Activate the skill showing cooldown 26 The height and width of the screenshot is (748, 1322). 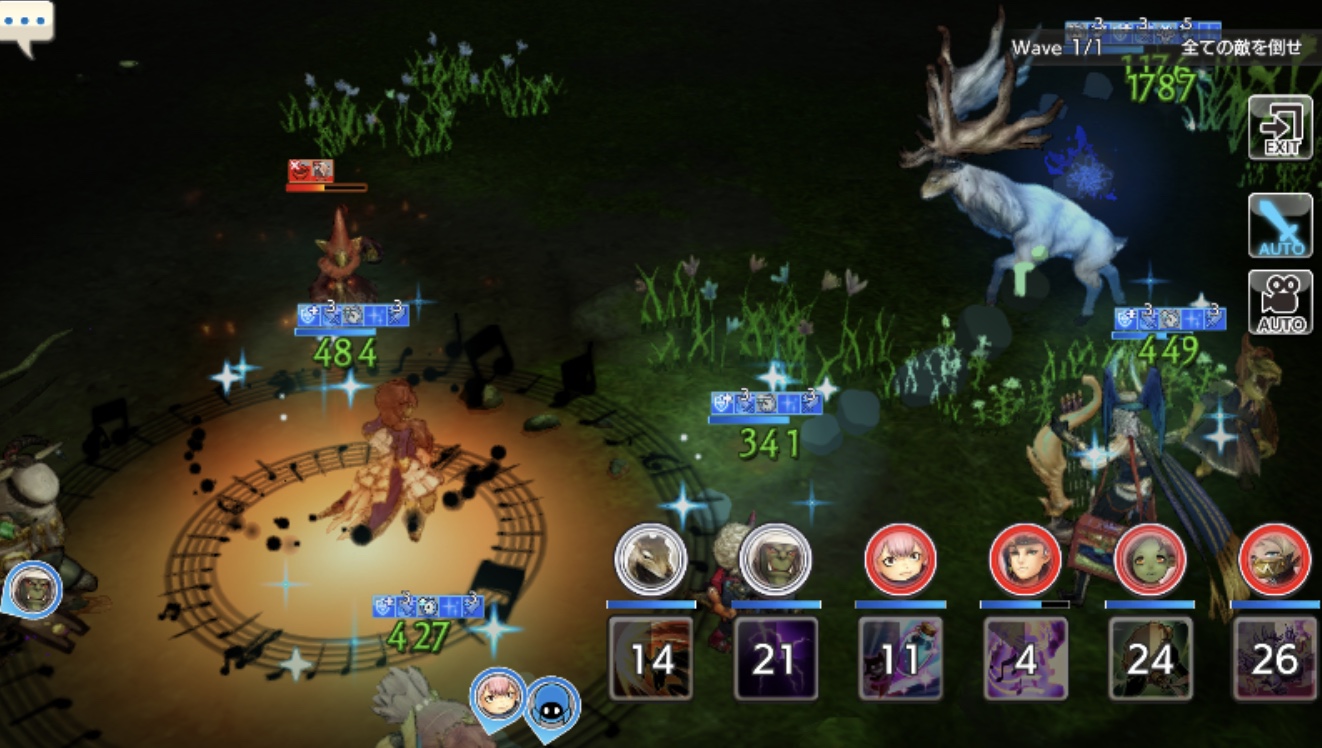pos(1274,657)
